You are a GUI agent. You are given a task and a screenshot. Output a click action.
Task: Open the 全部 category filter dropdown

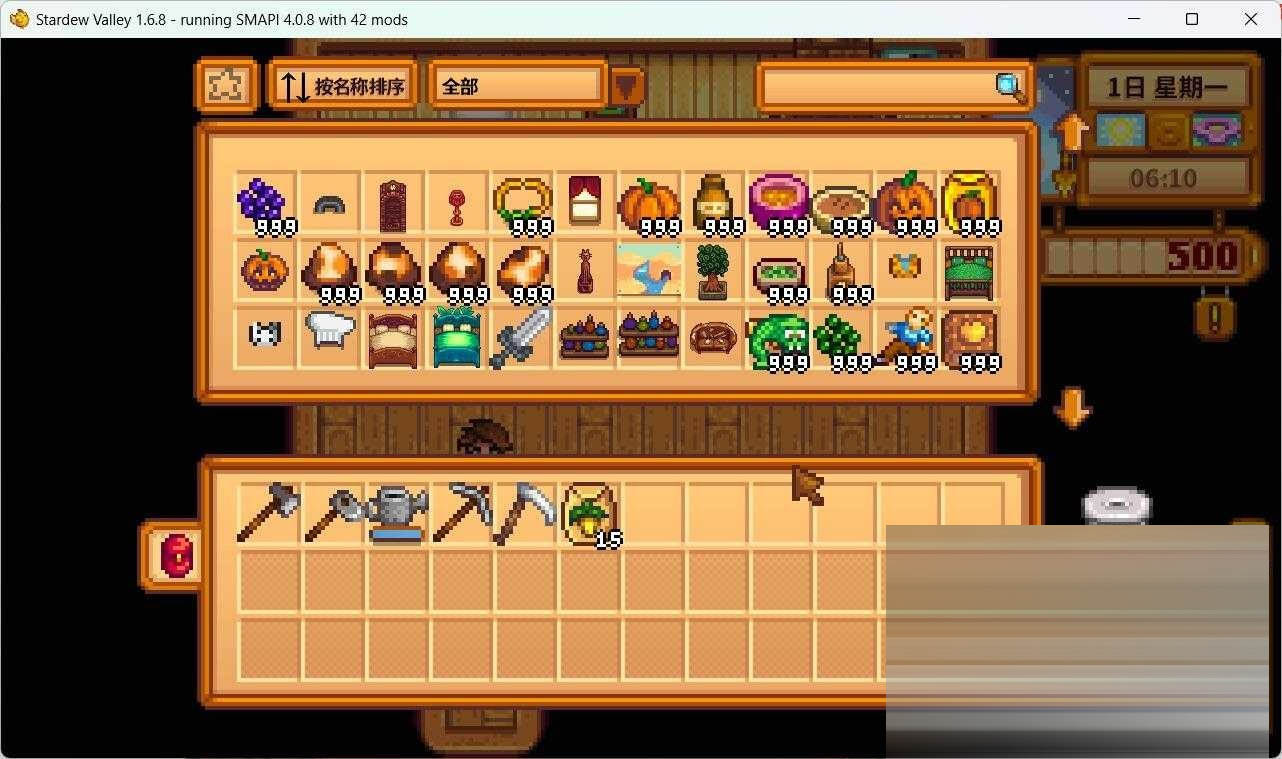516,86
